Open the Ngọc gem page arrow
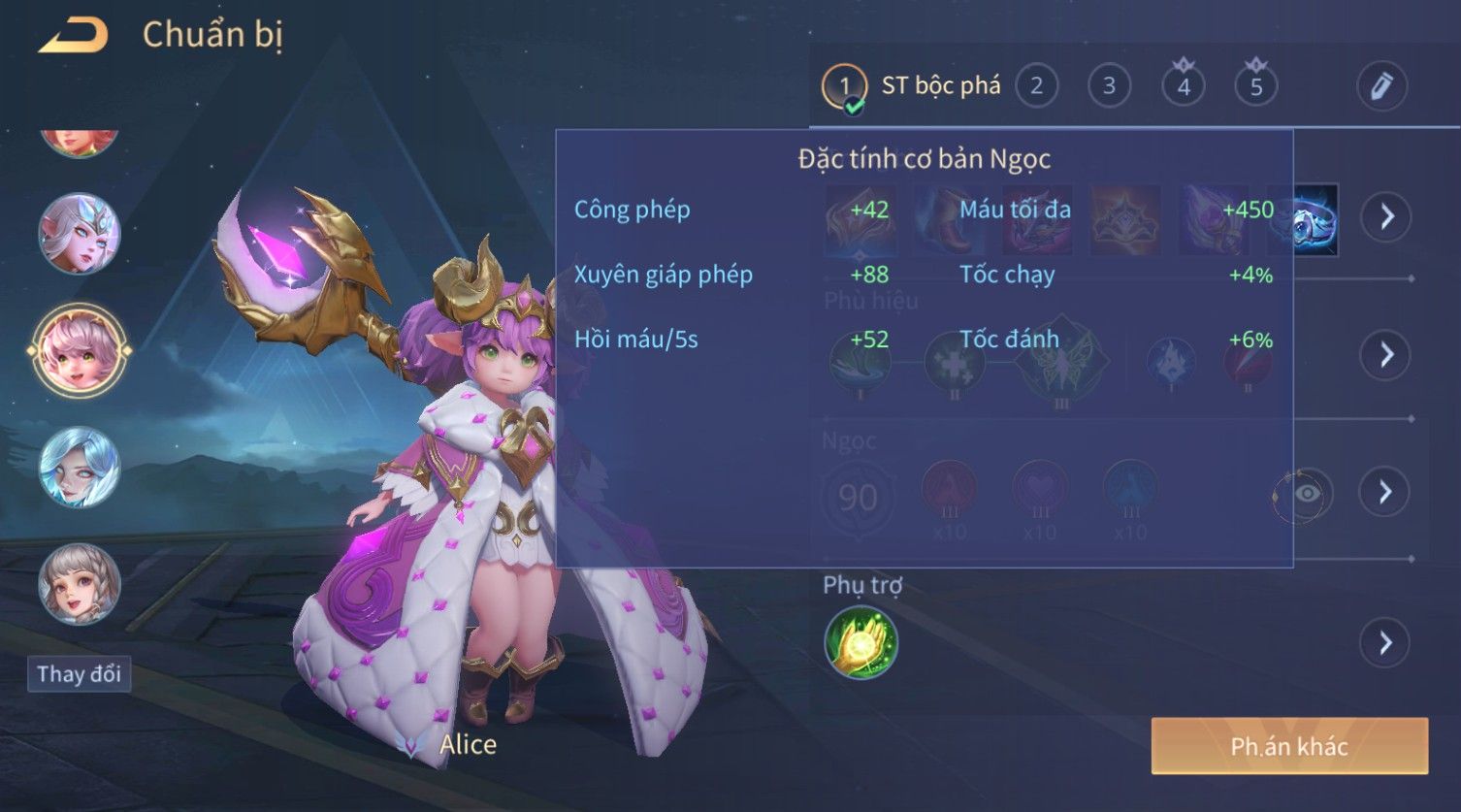This screenshot has height=812, width=1461. coord(1385,492)
